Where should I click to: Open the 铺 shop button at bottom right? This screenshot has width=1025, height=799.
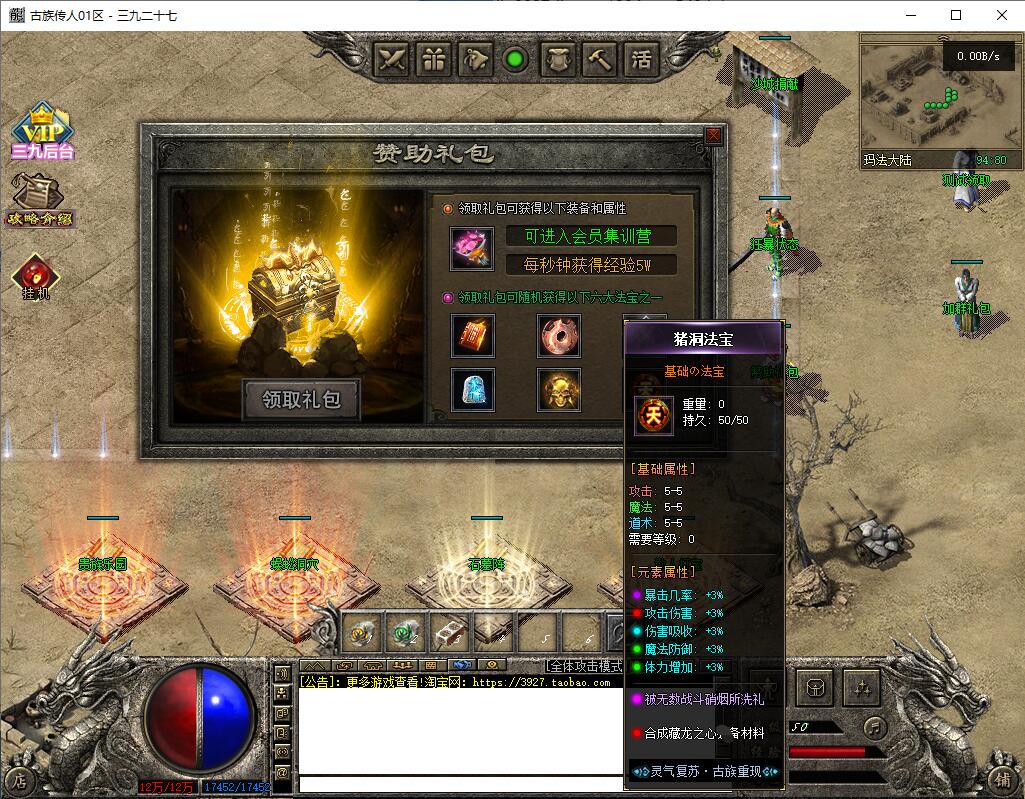coord(1003,779)
